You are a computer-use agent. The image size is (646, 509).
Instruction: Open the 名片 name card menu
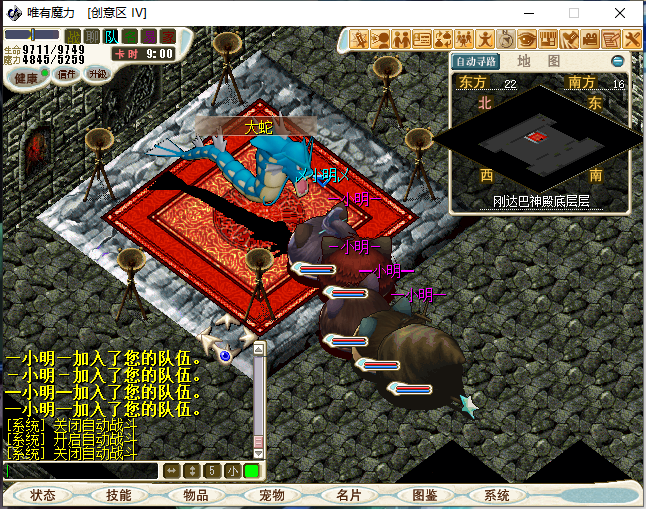click(348, 495)
